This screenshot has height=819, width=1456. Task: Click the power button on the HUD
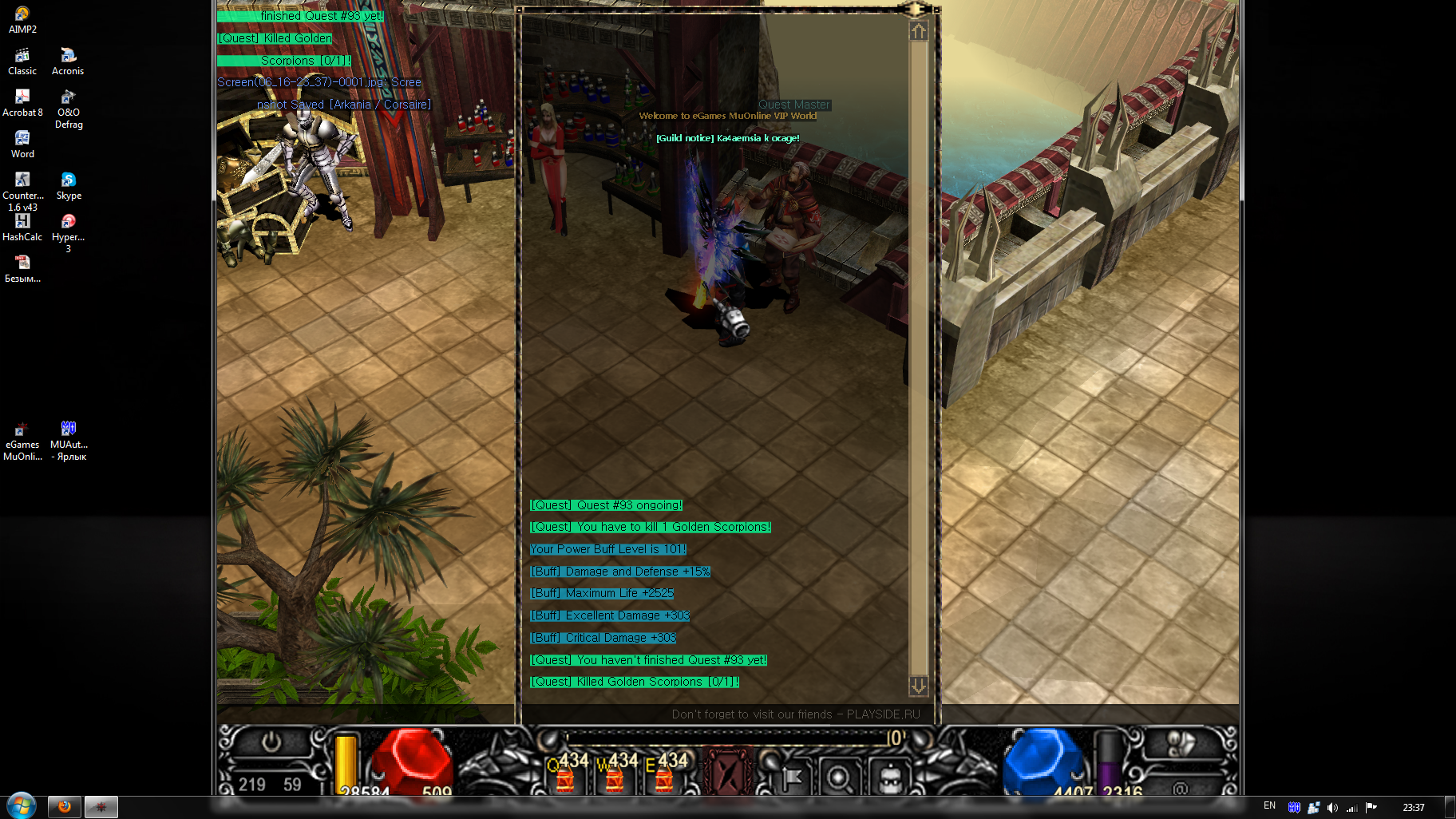271,742
